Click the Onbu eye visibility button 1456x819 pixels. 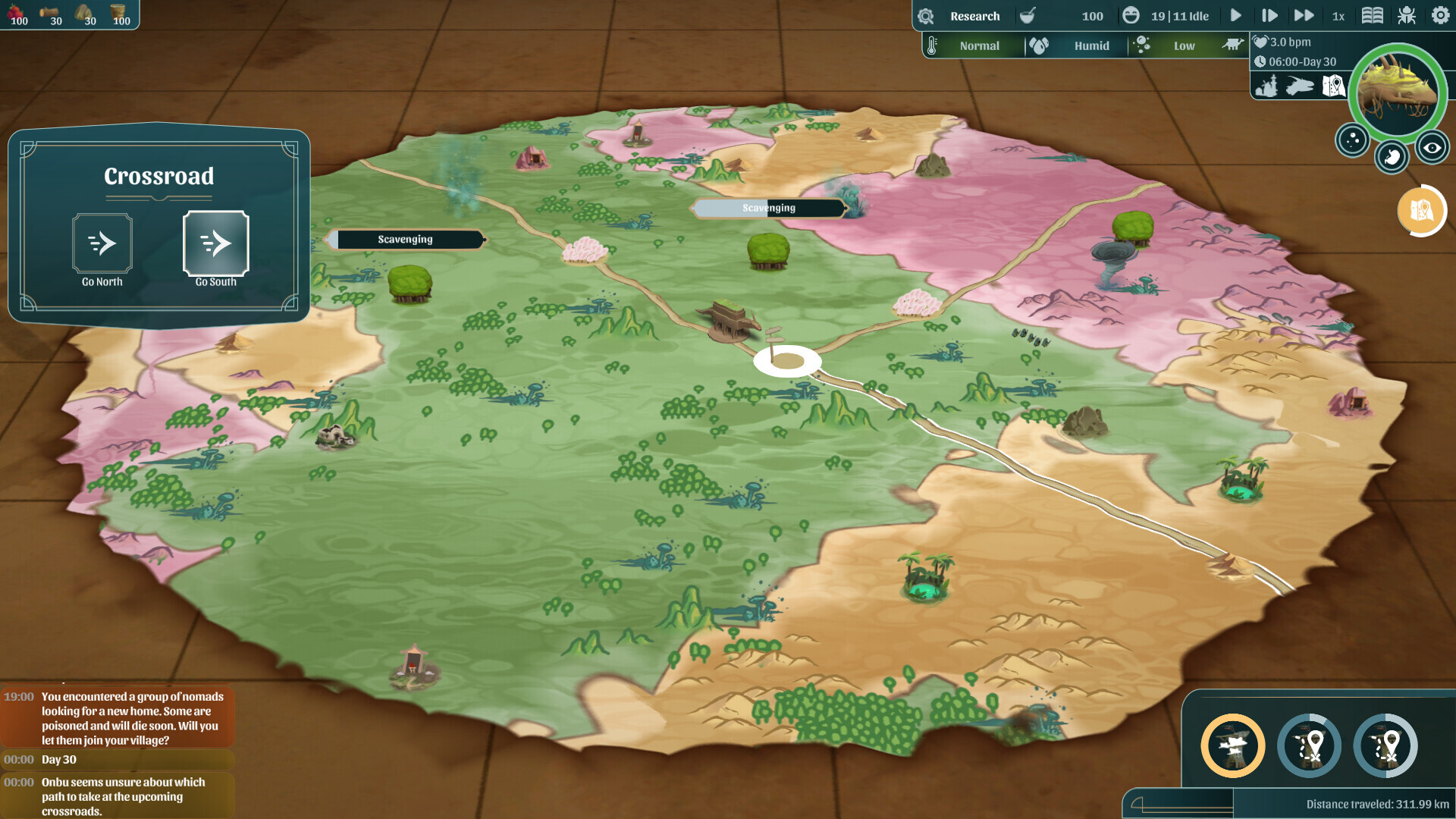click(x=1432, y=148)
